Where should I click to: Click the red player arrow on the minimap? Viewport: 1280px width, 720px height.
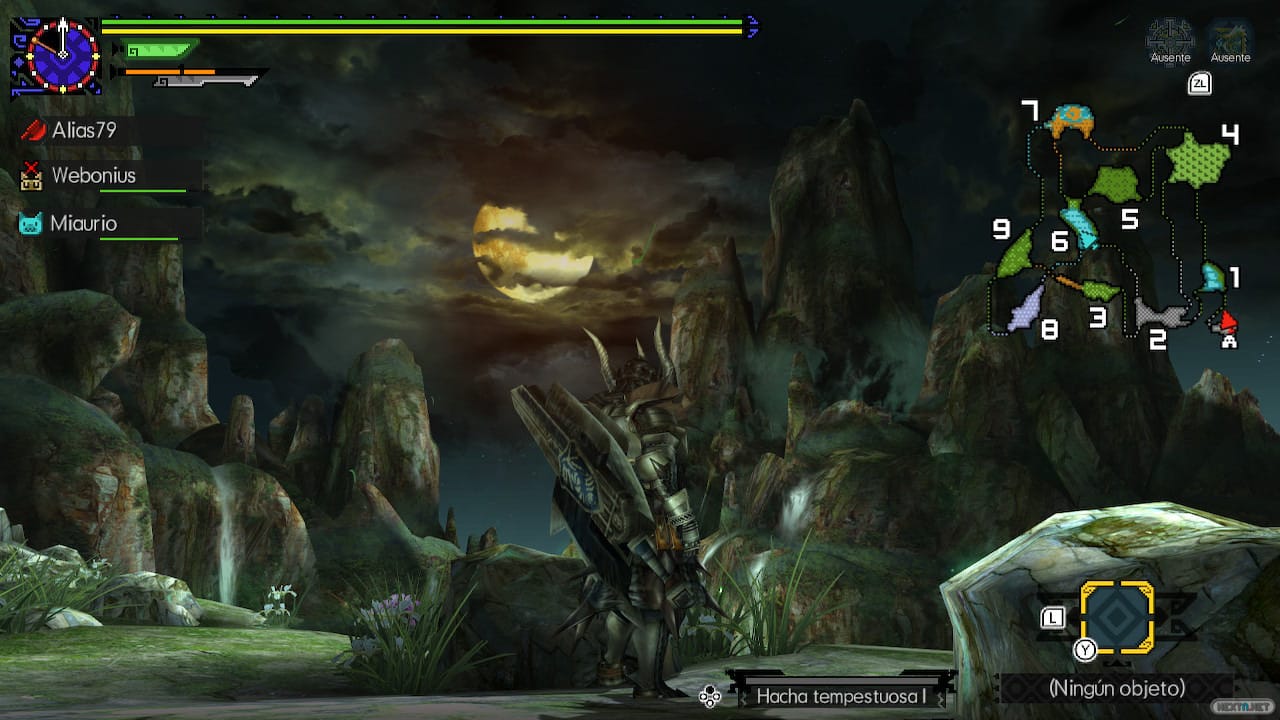(1228, 321)
